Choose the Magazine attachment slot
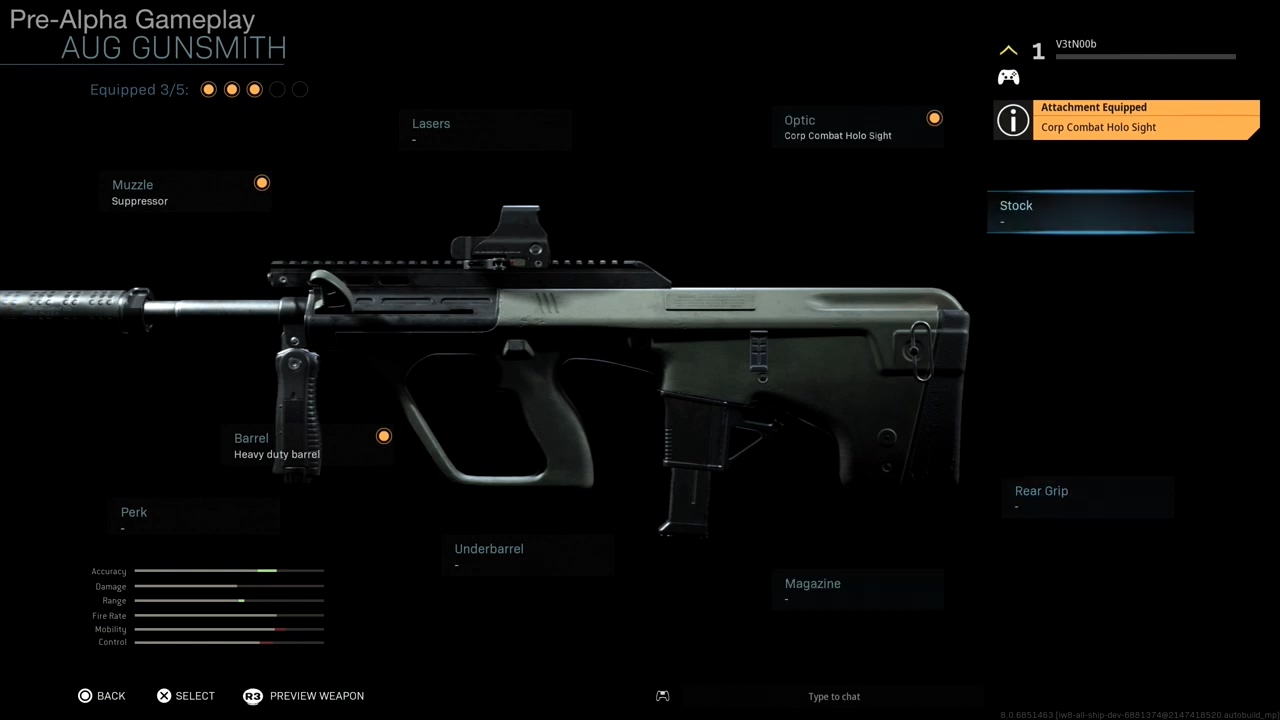This screenshot has width=1280, height=720. 858,590
